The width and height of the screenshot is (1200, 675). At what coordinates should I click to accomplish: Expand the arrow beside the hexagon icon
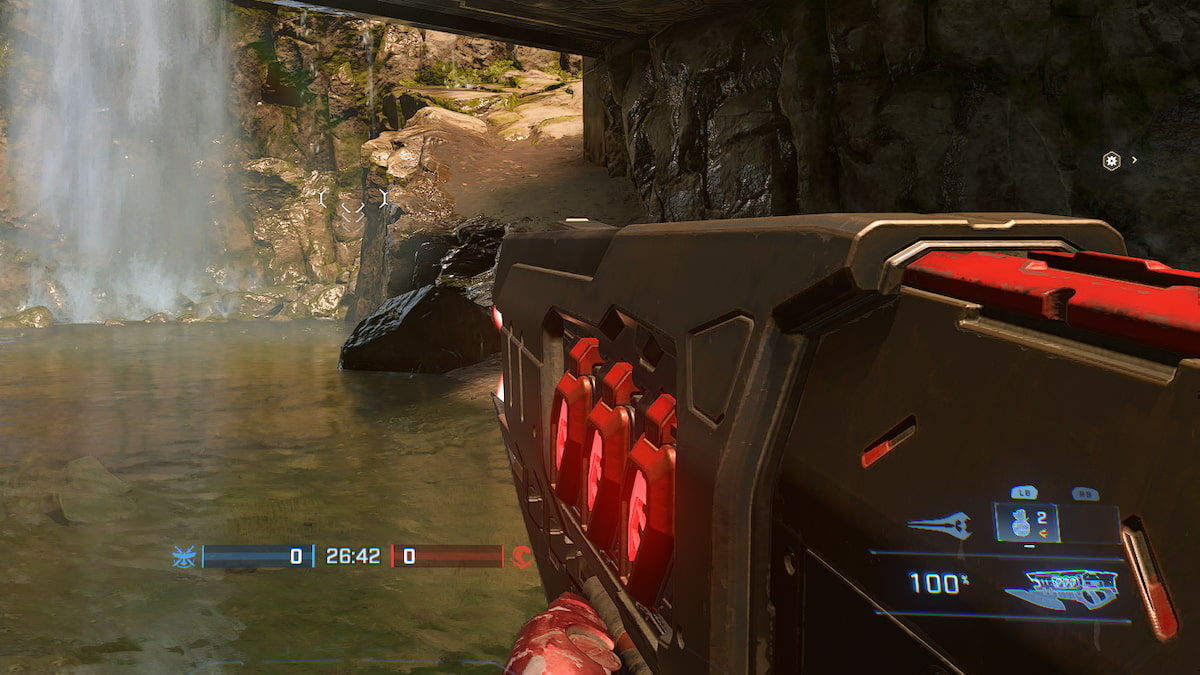tap(1134, 160)
